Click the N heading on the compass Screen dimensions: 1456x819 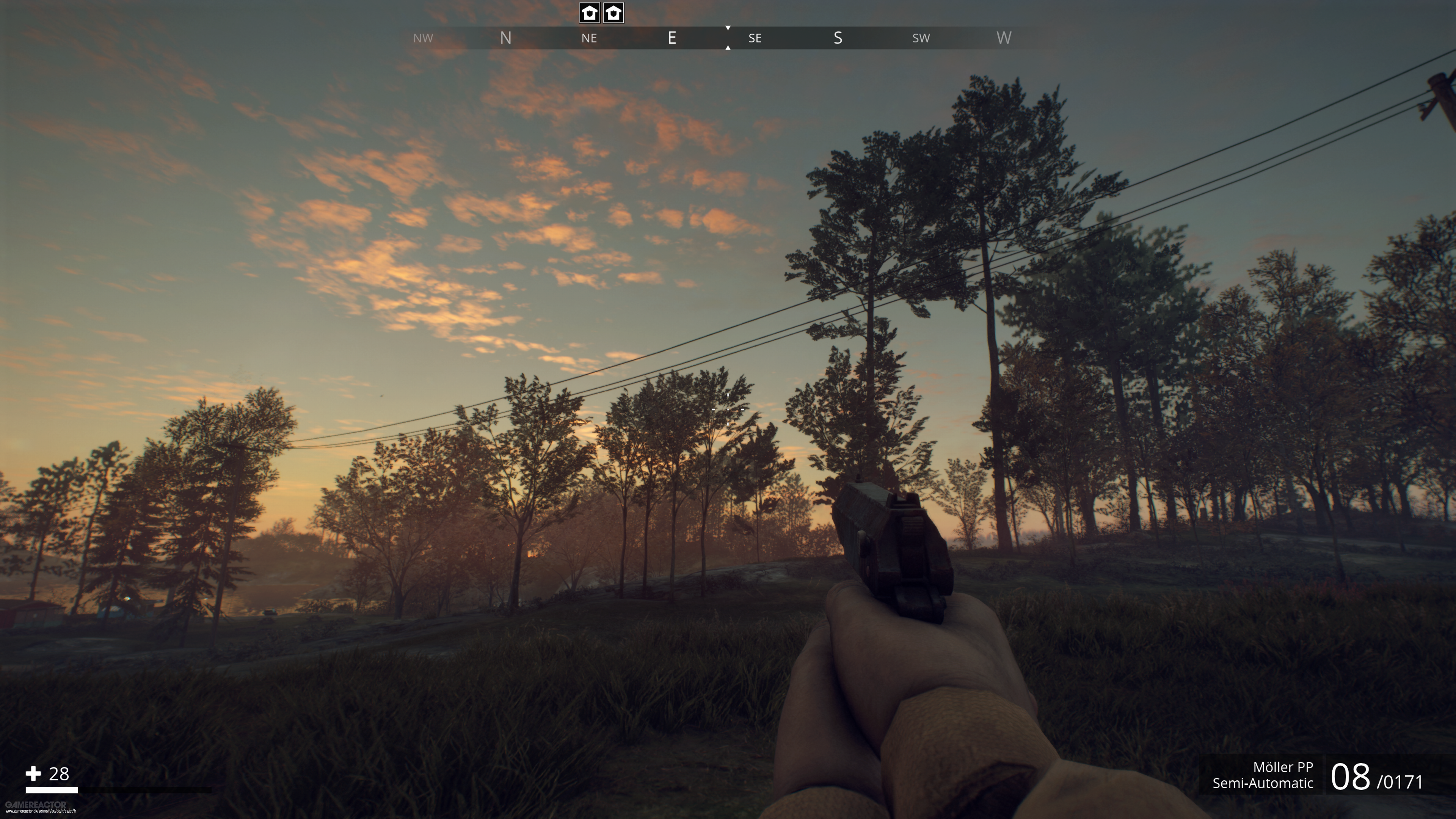[x=505, y=38]
